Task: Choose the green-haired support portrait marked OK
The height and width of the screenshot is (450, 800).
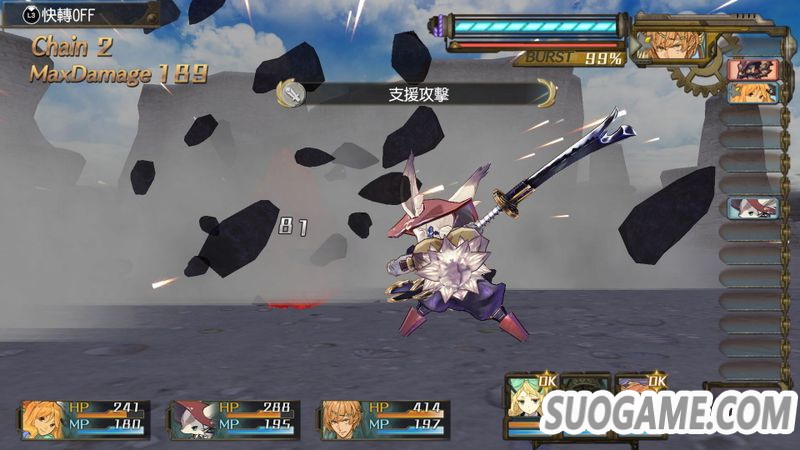Action: coord(527,398)
